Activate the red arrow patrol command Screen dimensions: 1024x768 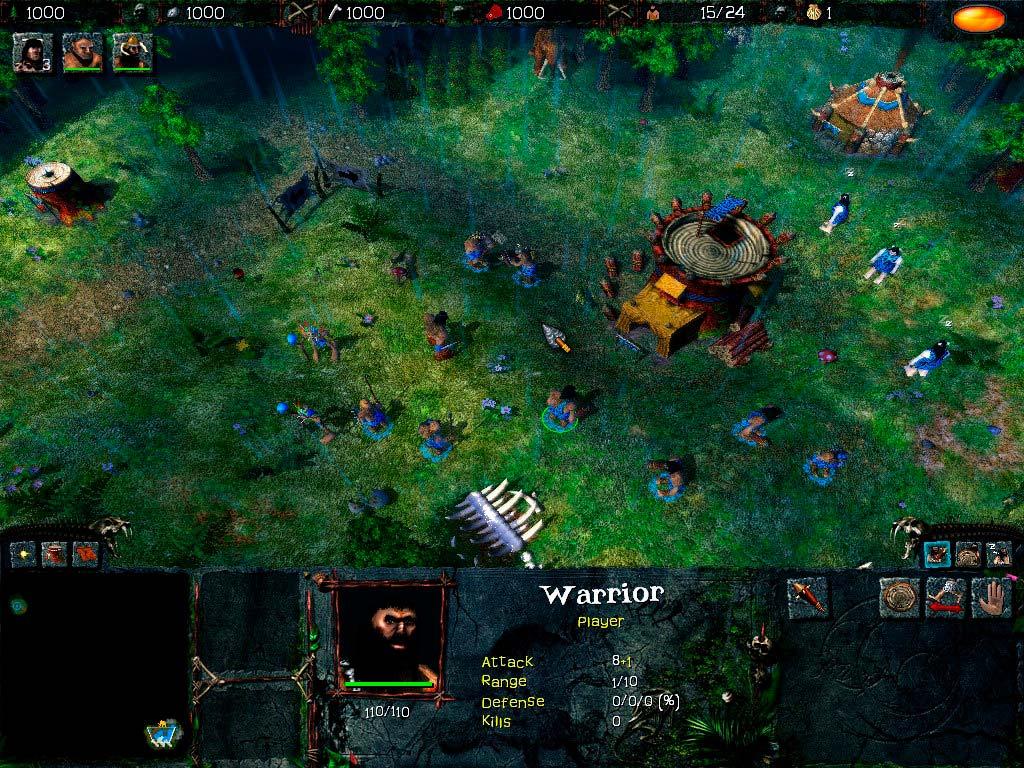945,598
